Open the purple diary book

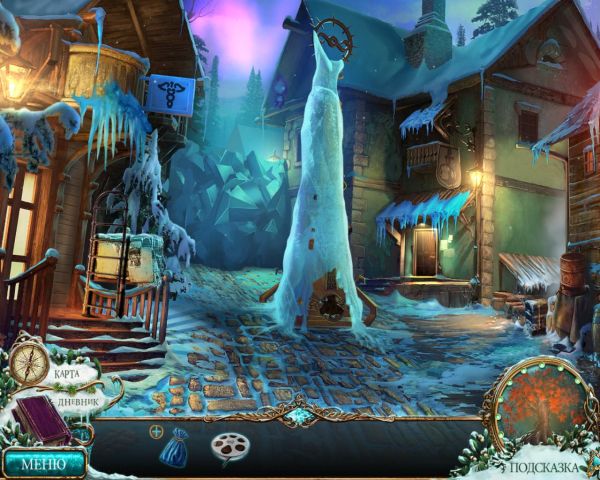42,420
